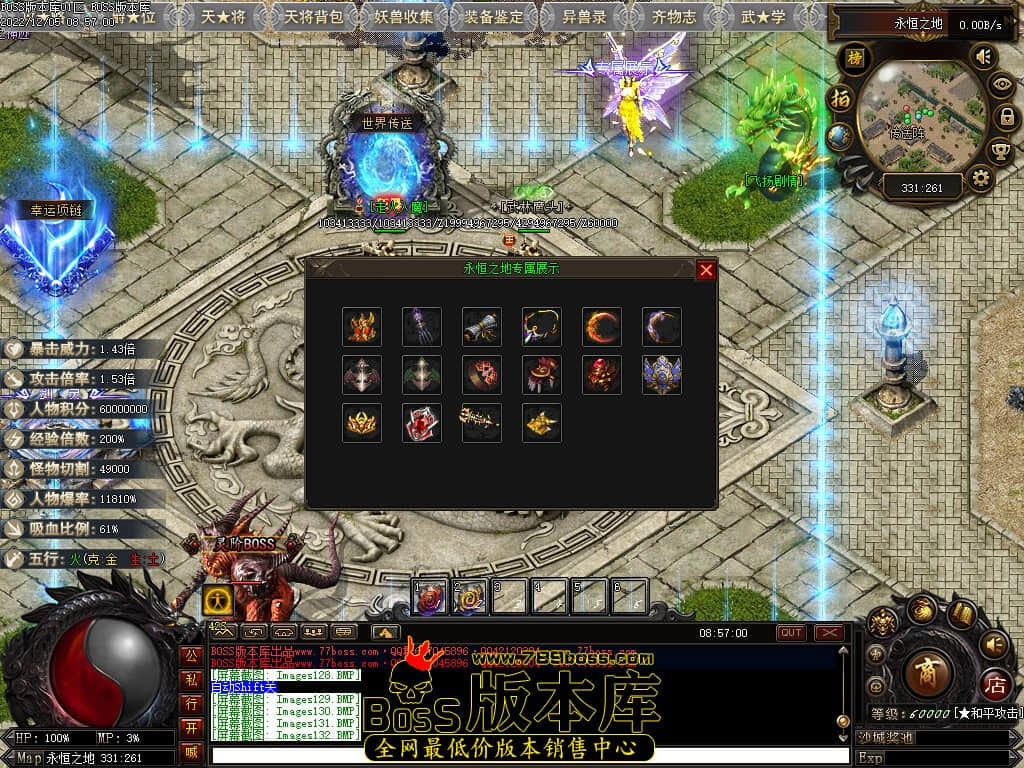Close the 永恒之地专属展示 item window

point(706,270)
